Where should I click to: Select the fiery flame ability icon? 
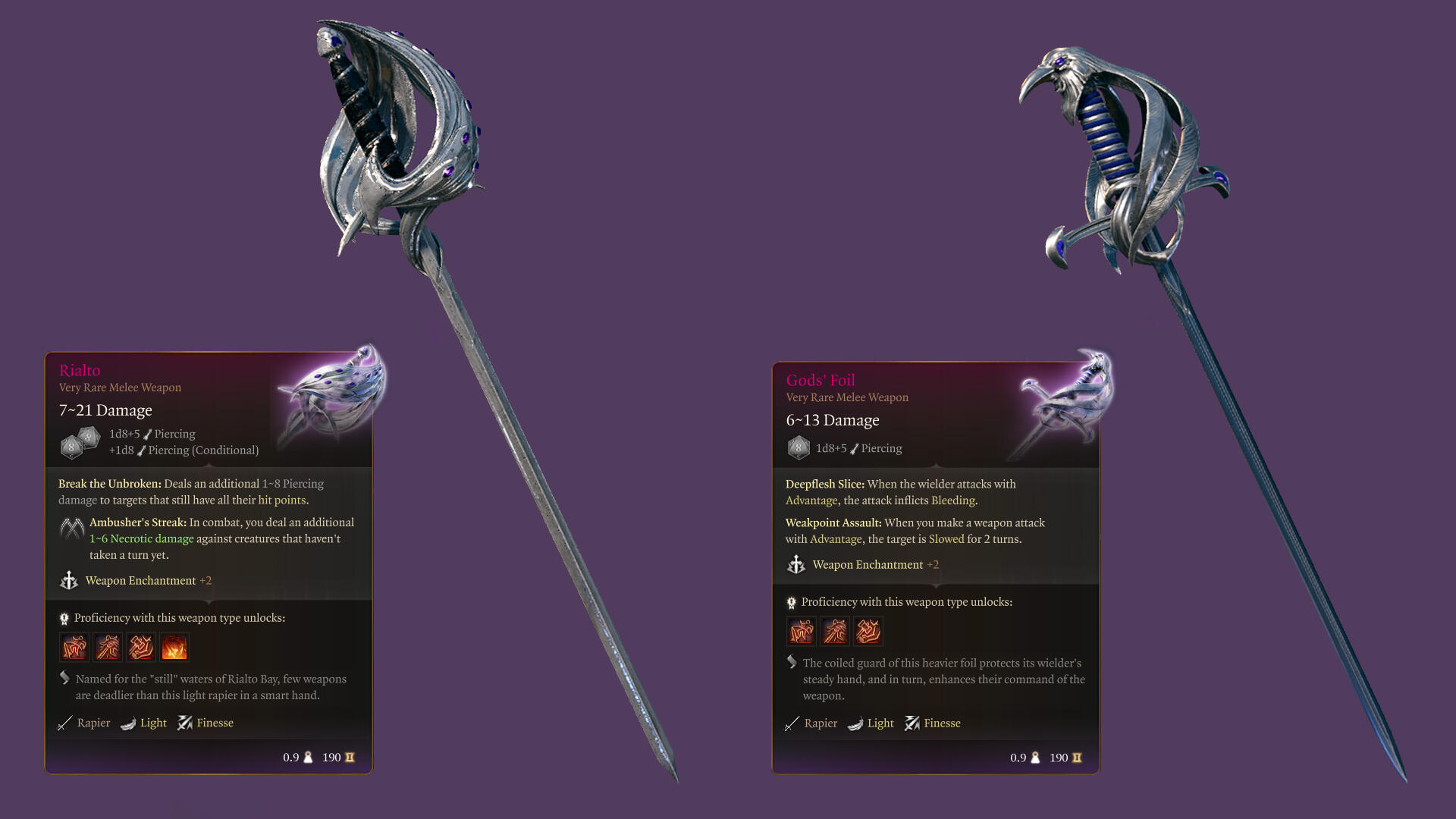point(174,648)
